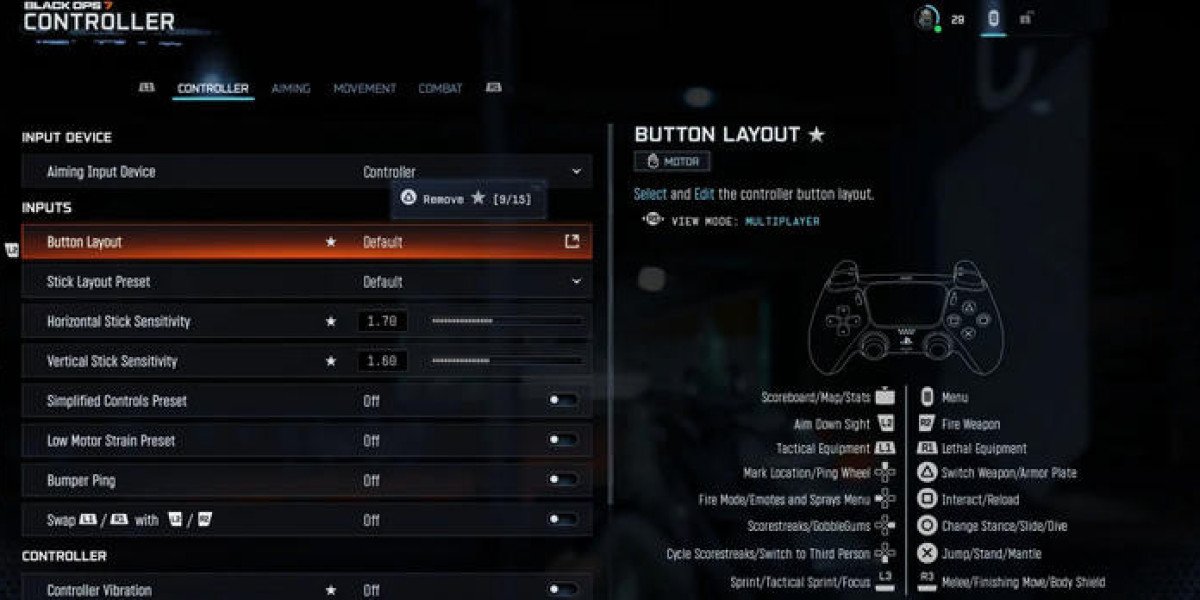This screenshot has width=1200, height=600.
Task: Click the Motor tag under Button Layout
Action: (672, 161)
